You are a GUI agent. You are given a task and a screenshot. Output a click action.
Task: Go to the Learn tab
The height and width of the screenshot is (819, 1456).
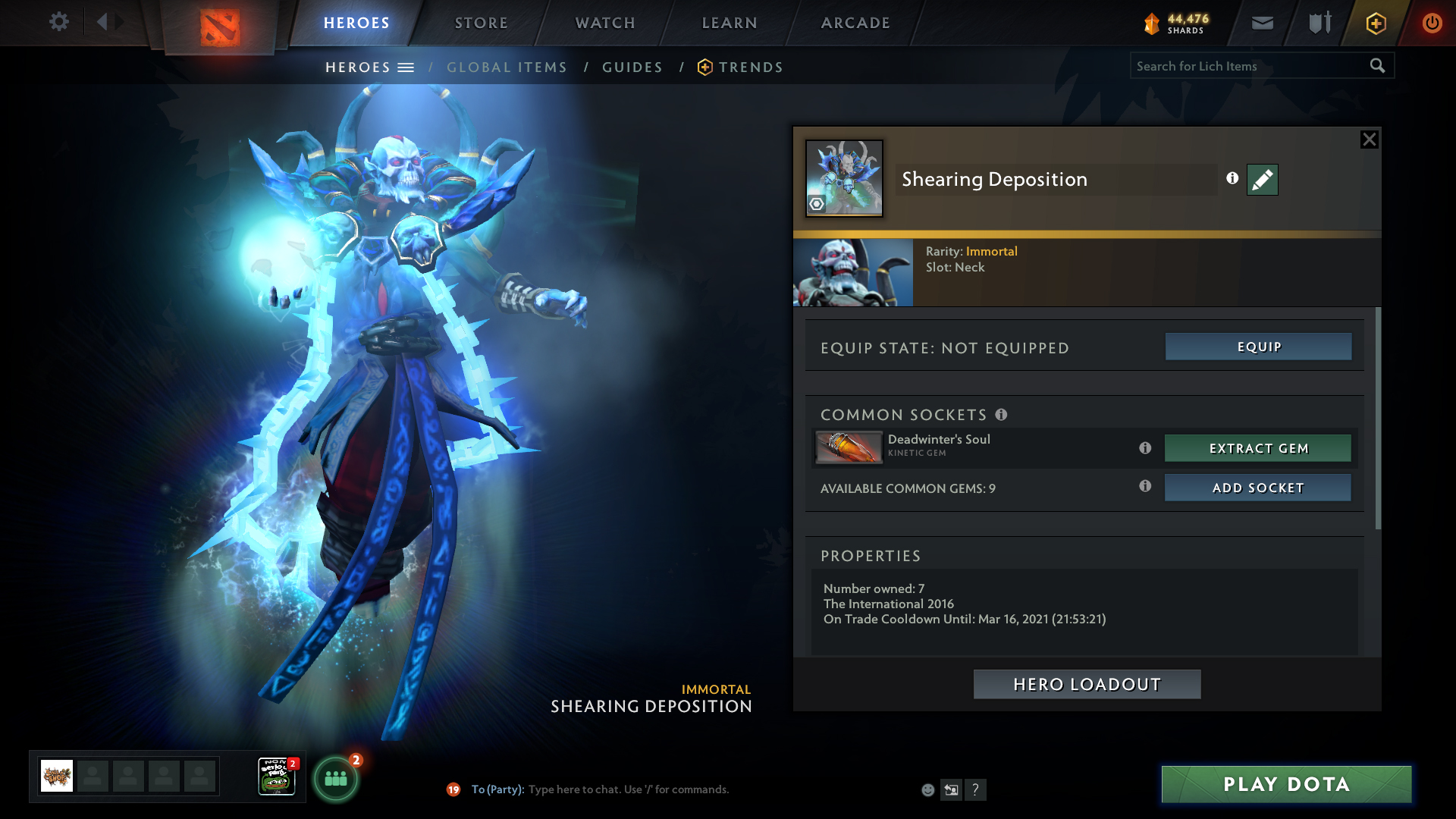tap(730, 23)
